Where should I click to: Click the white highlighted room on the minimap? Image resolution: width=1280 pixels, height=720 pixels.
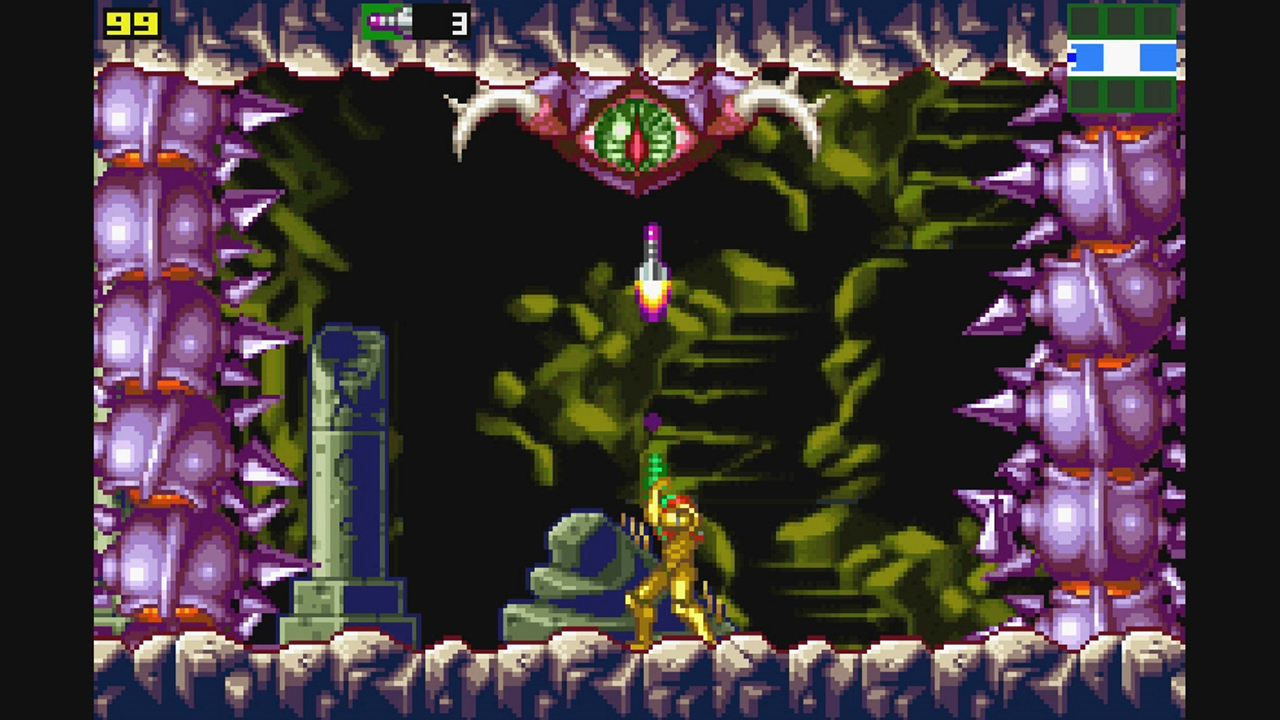pyautogui.click(x=1122, y=58)
